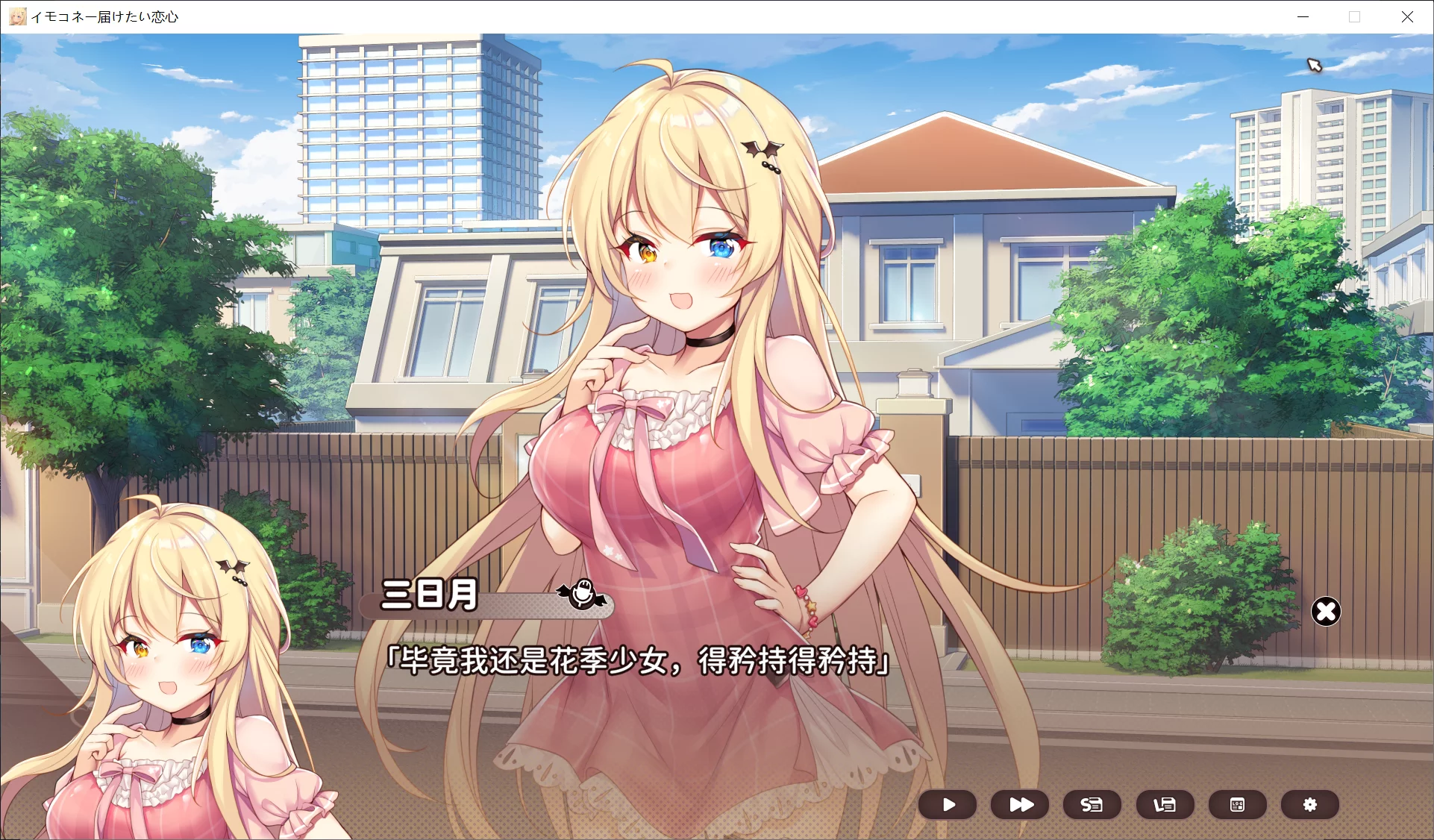Maximize the game window
This screenshot has width=1434, height=840.
point(1355,16)
